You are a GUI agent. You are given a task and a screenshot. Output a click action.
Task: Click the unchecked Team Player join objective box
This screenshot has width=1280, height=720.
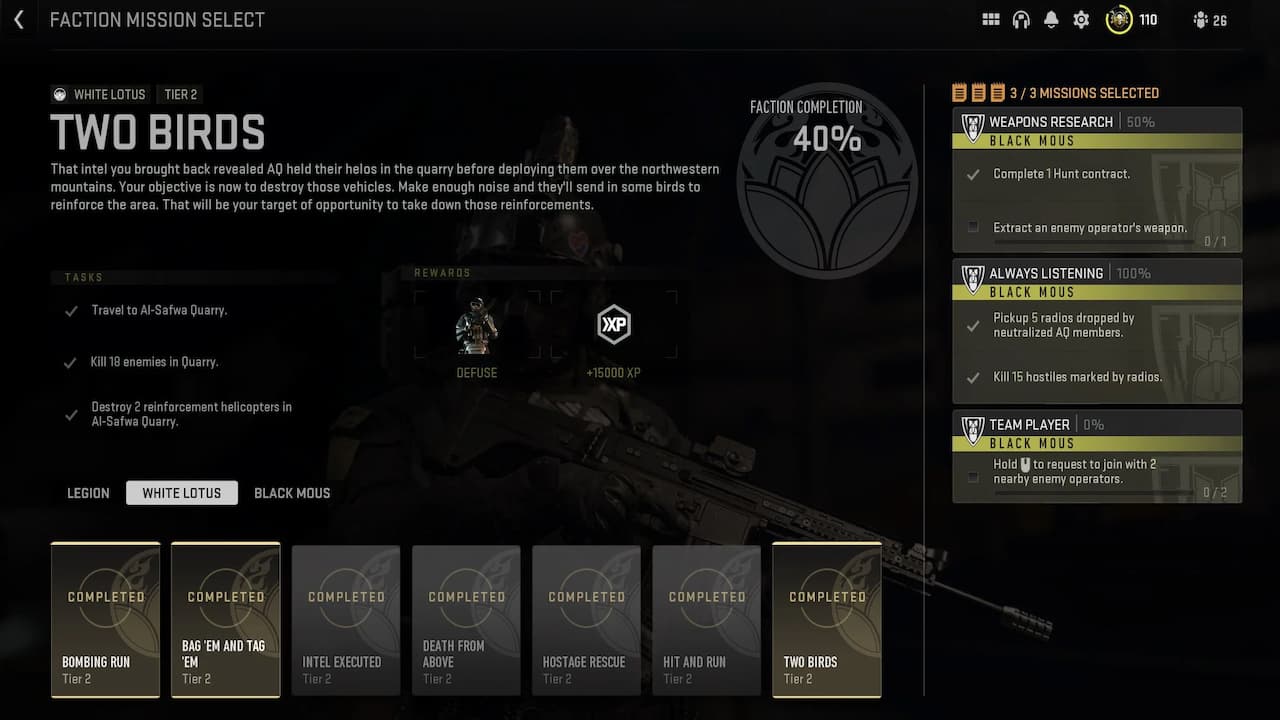[x=972, y=477]
